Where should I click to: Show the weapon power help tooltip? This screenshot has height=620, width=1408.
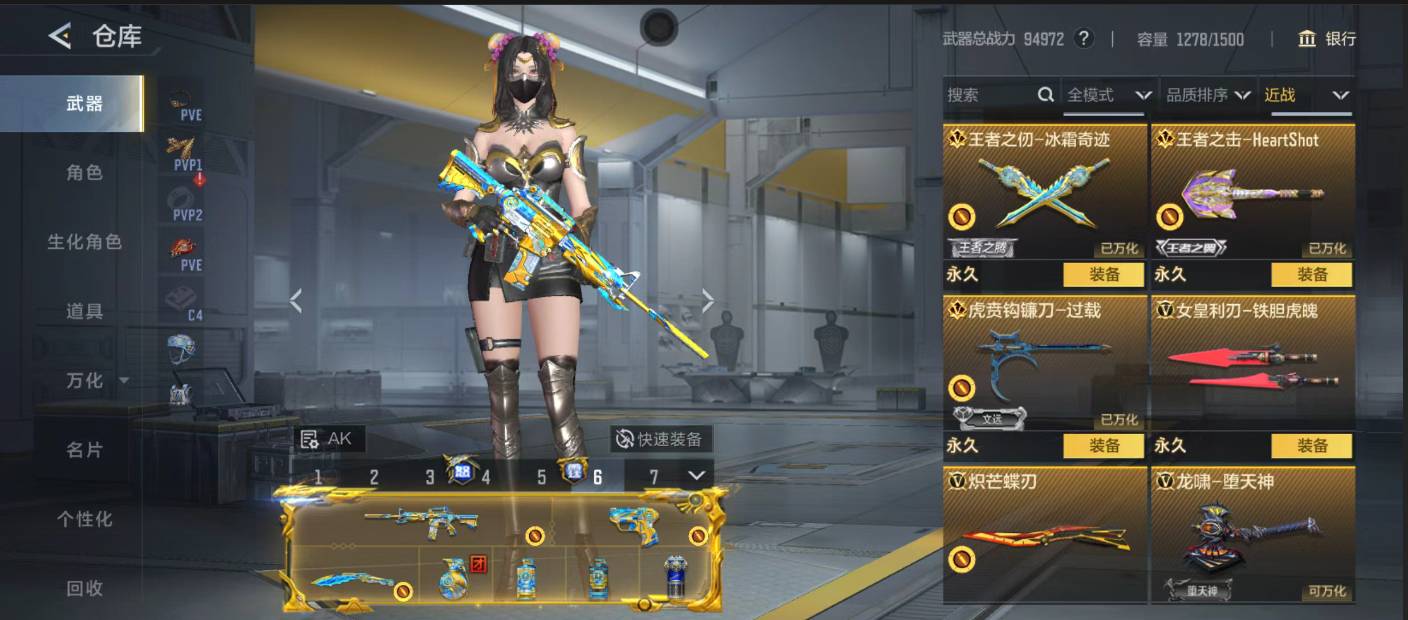(1084, 39)
